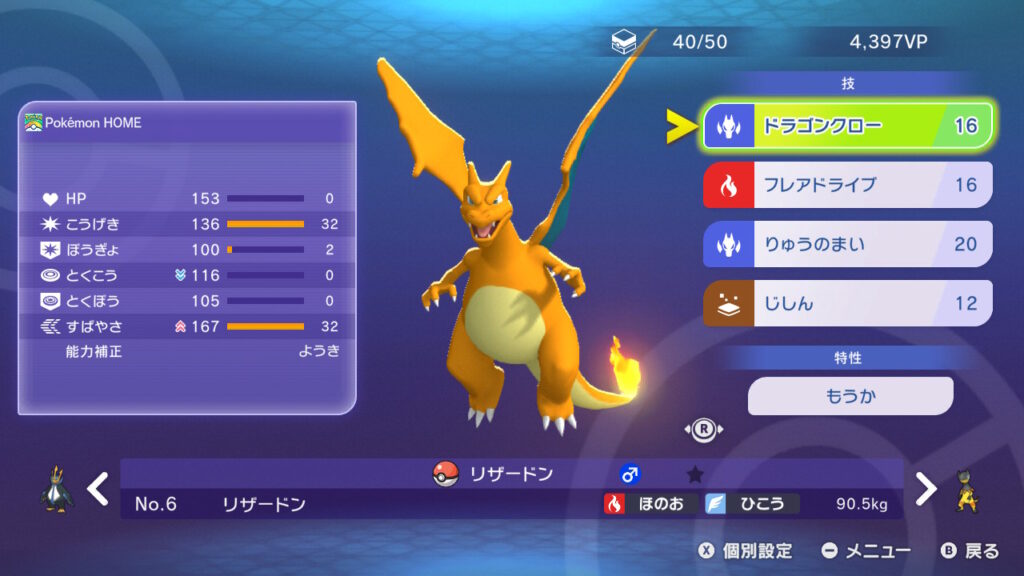Image resolution: width=1024 pixels, height=576 pixels.
Task: Go to next Pokémon with right arrow
Action: [926, 489]
